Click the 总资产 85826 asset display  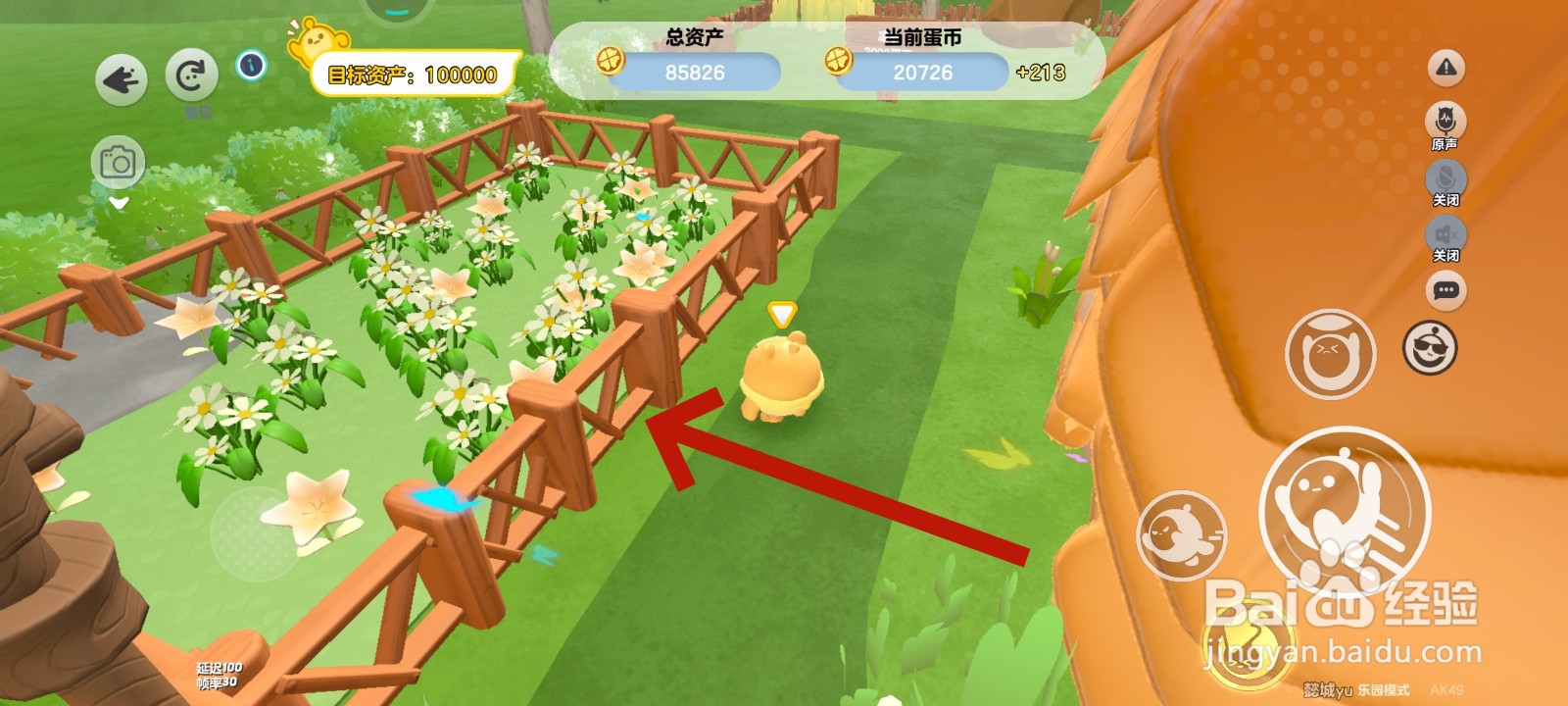(x=698, y=71)
